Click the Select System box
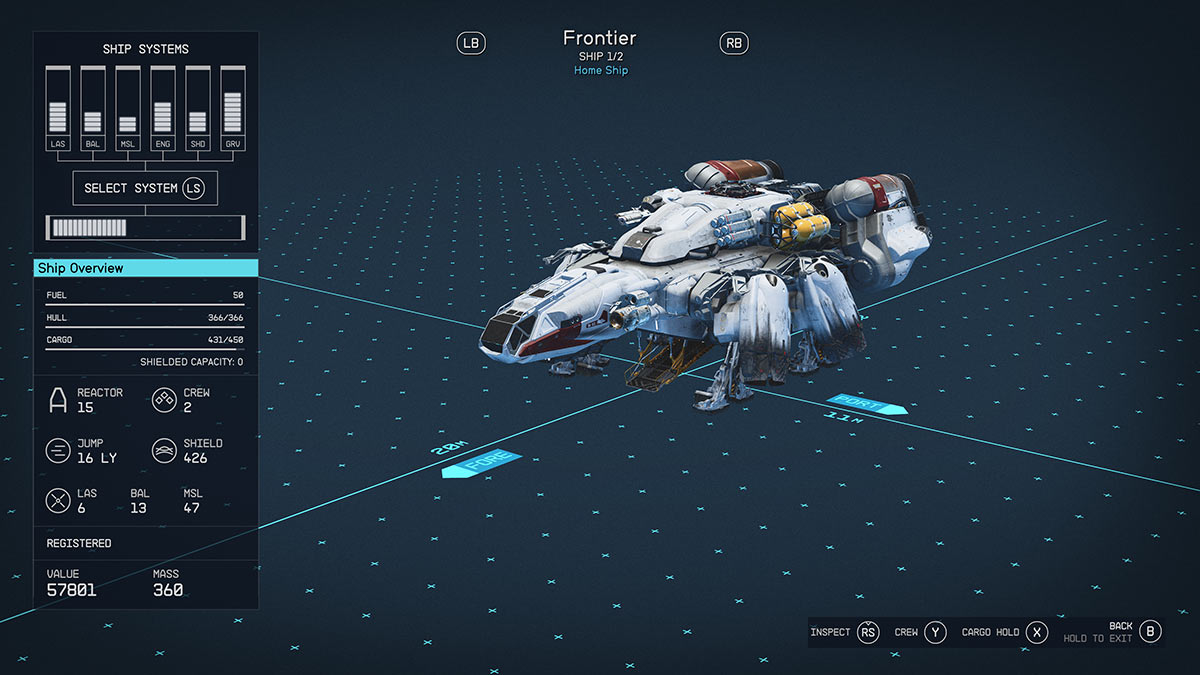The height and width of the screenshot is (675, 1200). [x=145, y=188]
